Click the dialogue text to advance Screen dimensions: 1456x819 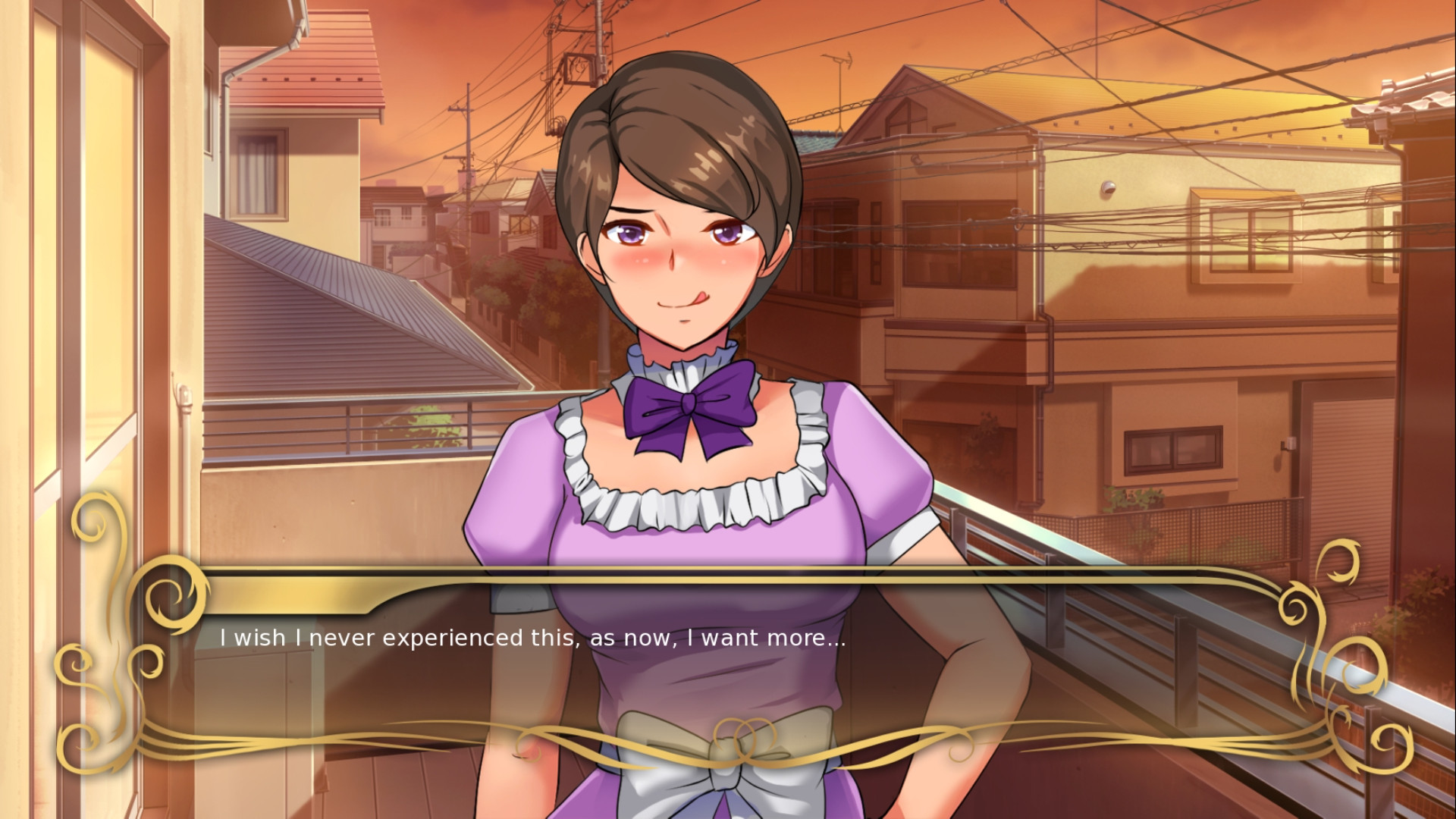(531, 639)
